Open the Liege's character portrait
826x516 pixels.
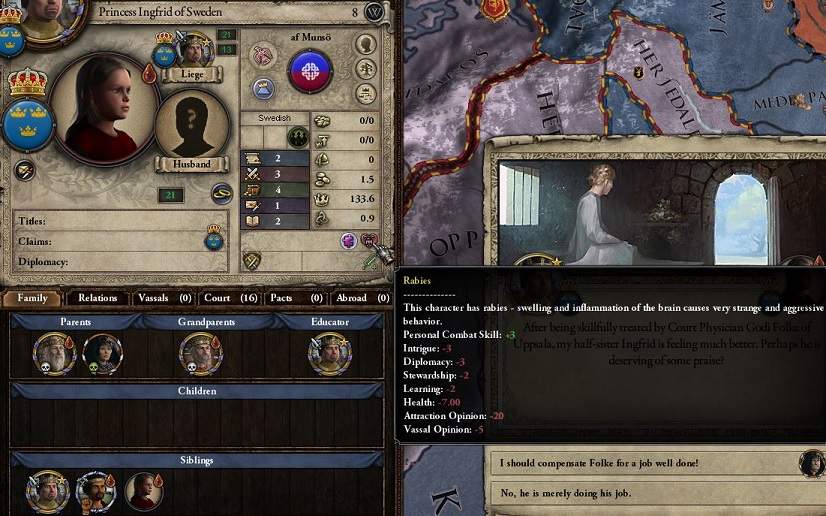pos(196,52)
